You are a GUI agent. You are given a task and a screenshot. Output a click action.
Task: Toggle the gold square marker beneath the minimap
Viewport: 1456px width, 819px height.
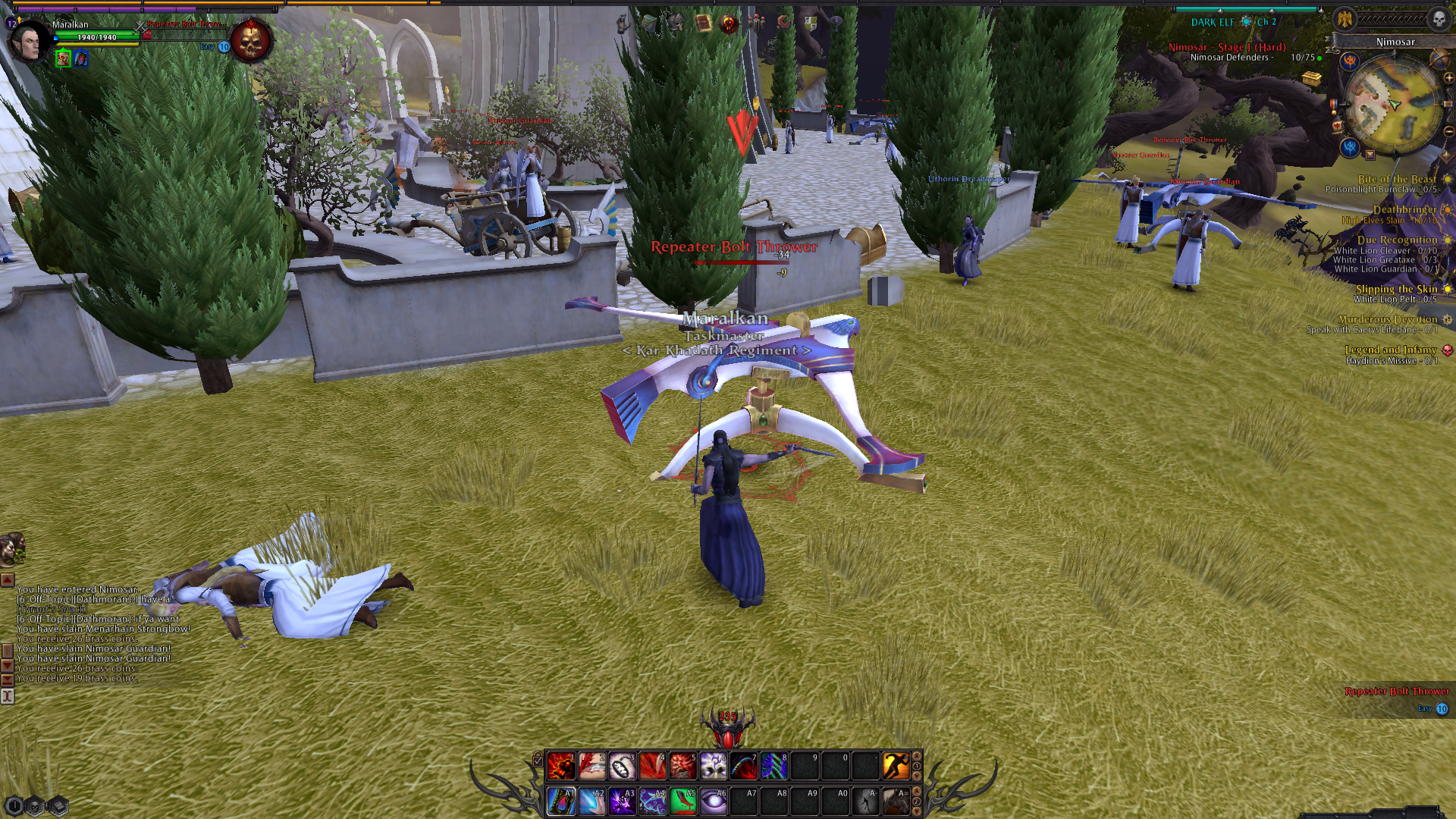tap(1370, 154)
